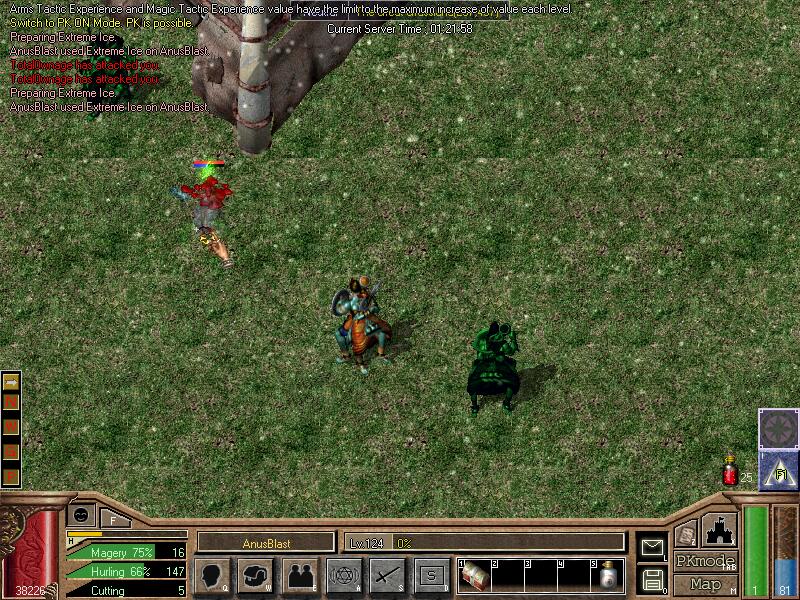Select the treasure chest quick slot
800x600 pixels.
click(x=474, y=577)
